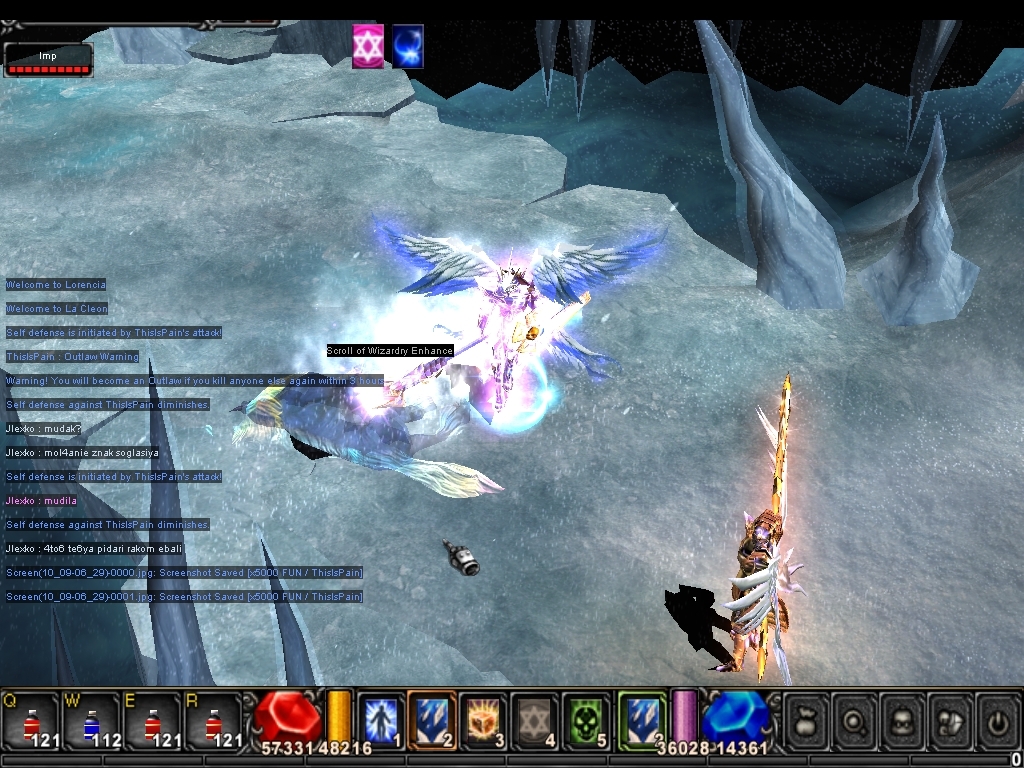Use the red potion in slot E
1024x768 pixels.
click(151, 720)
